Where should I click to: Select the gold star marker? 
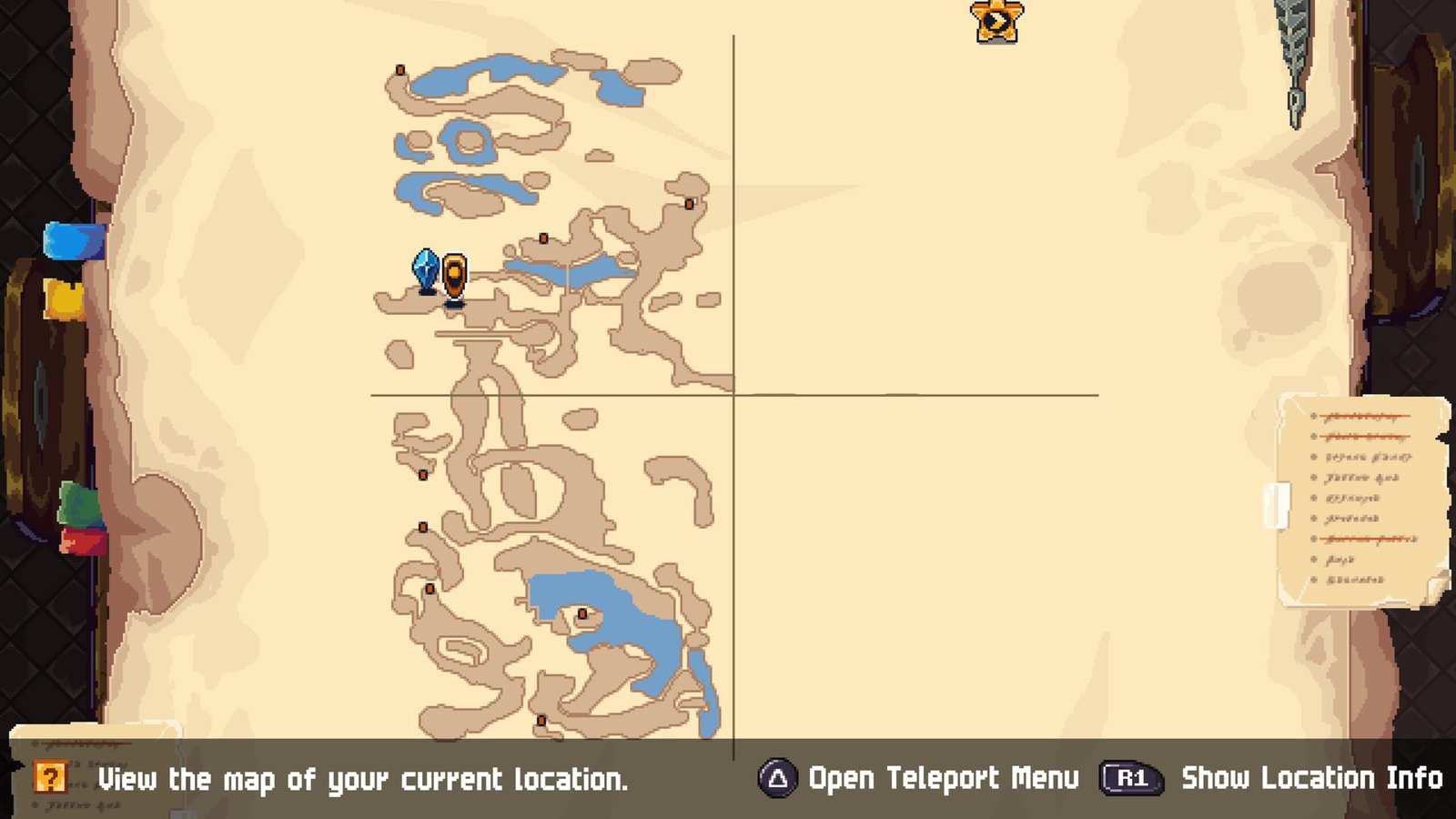[996, 21]
